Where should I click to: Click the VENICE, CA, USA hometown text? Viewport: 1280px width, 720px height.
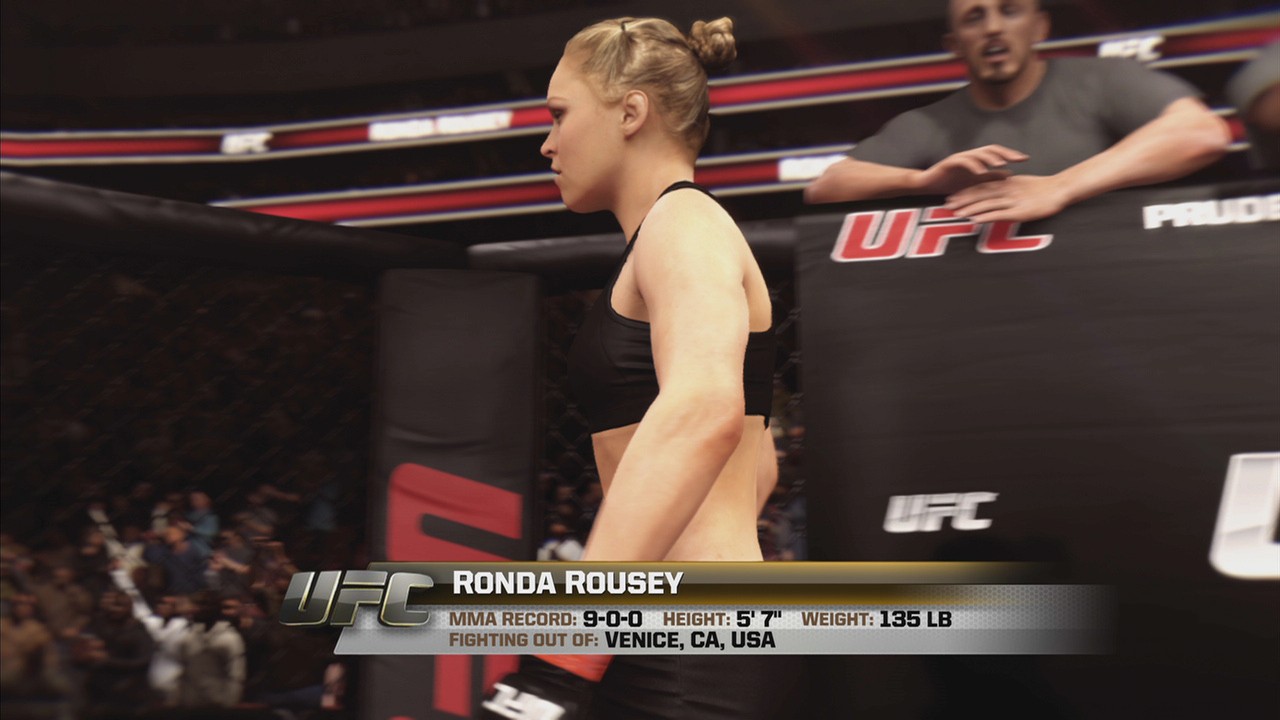pos(680,643)
